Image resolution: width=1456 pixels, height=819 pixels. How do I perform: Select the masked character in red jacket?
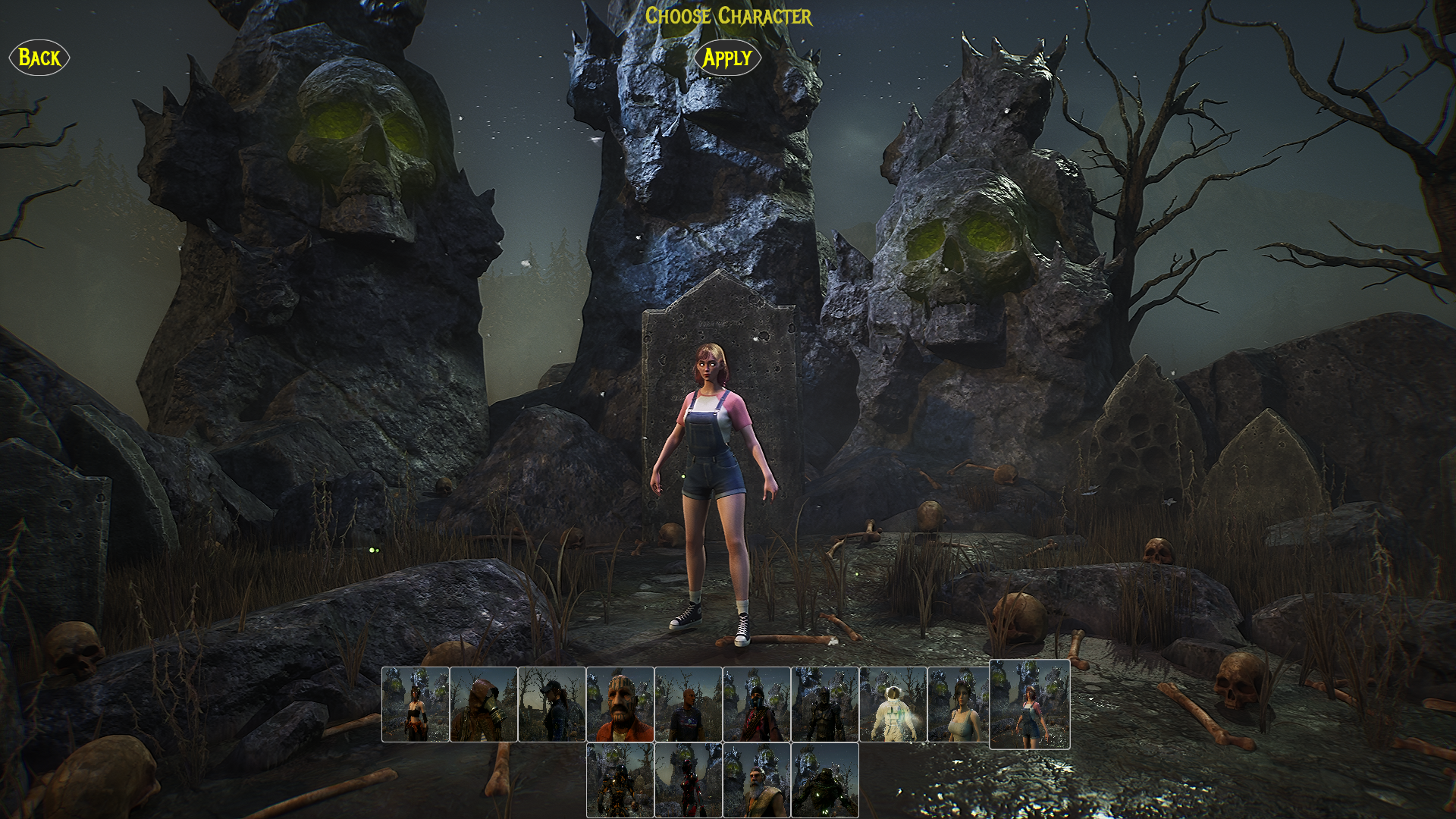click(x=756, y=704)
